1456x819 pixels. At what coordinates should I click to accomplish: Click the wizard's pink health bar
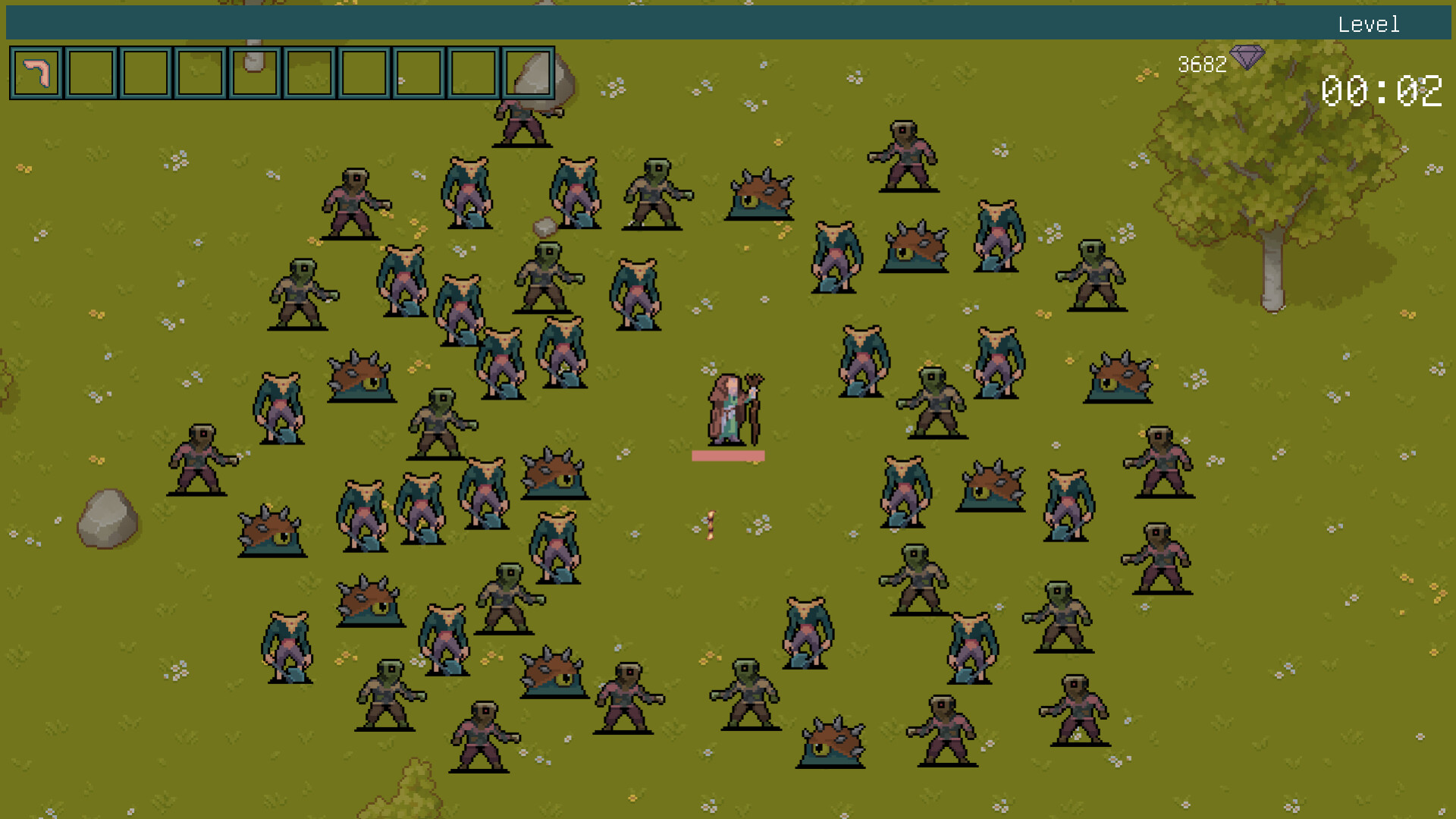click(728, 455)
